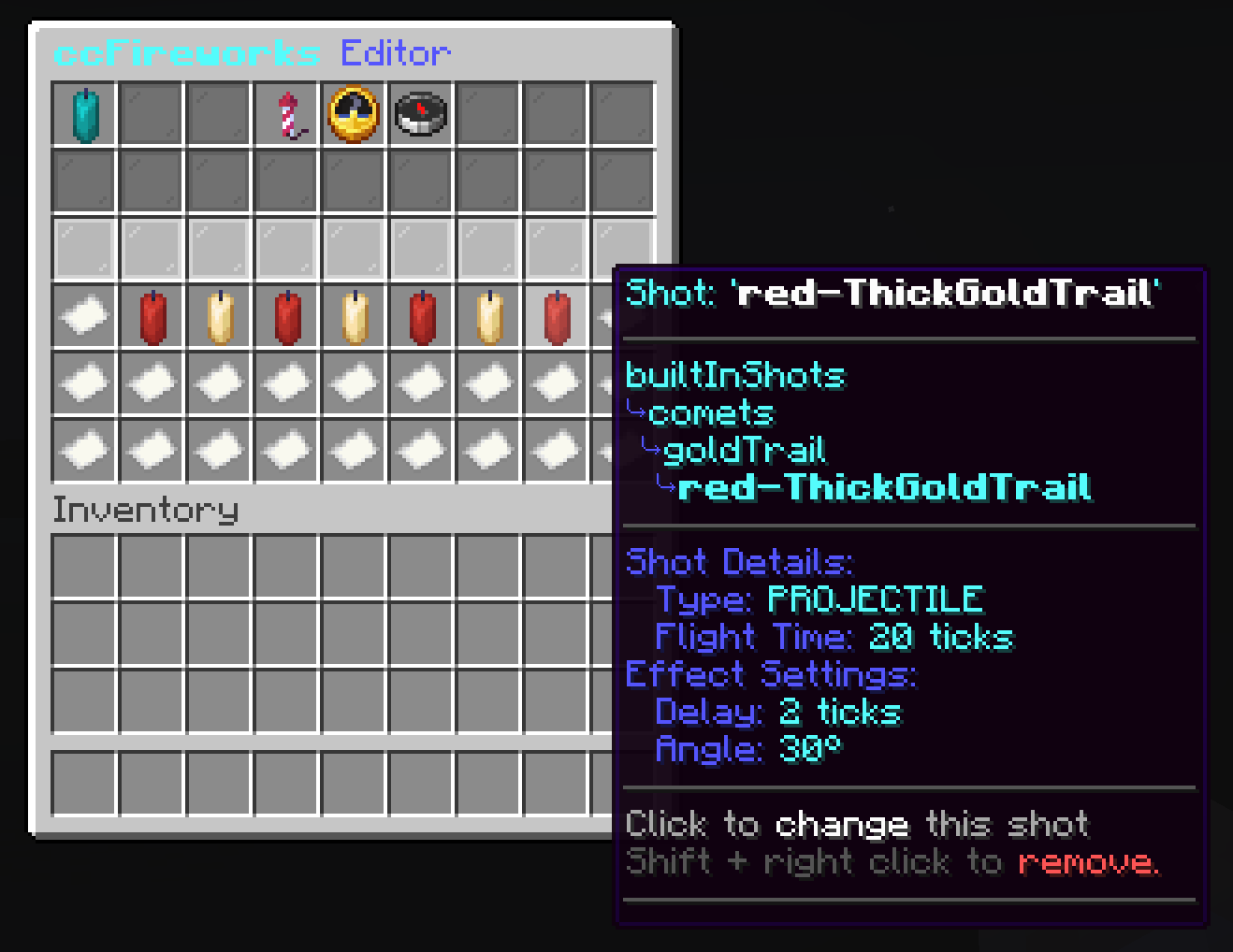Expand the builtInShots category

point(735,375)
